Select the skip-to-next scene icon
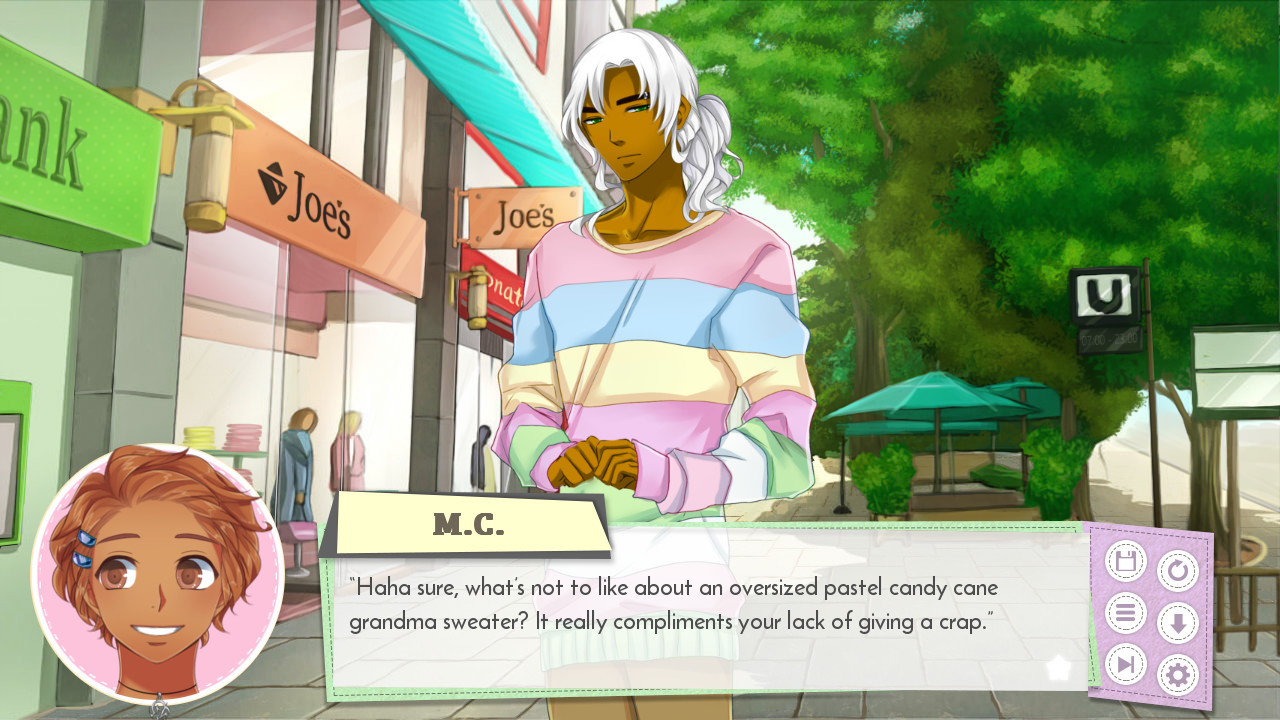1280x720 pixels. point(1124,664)
